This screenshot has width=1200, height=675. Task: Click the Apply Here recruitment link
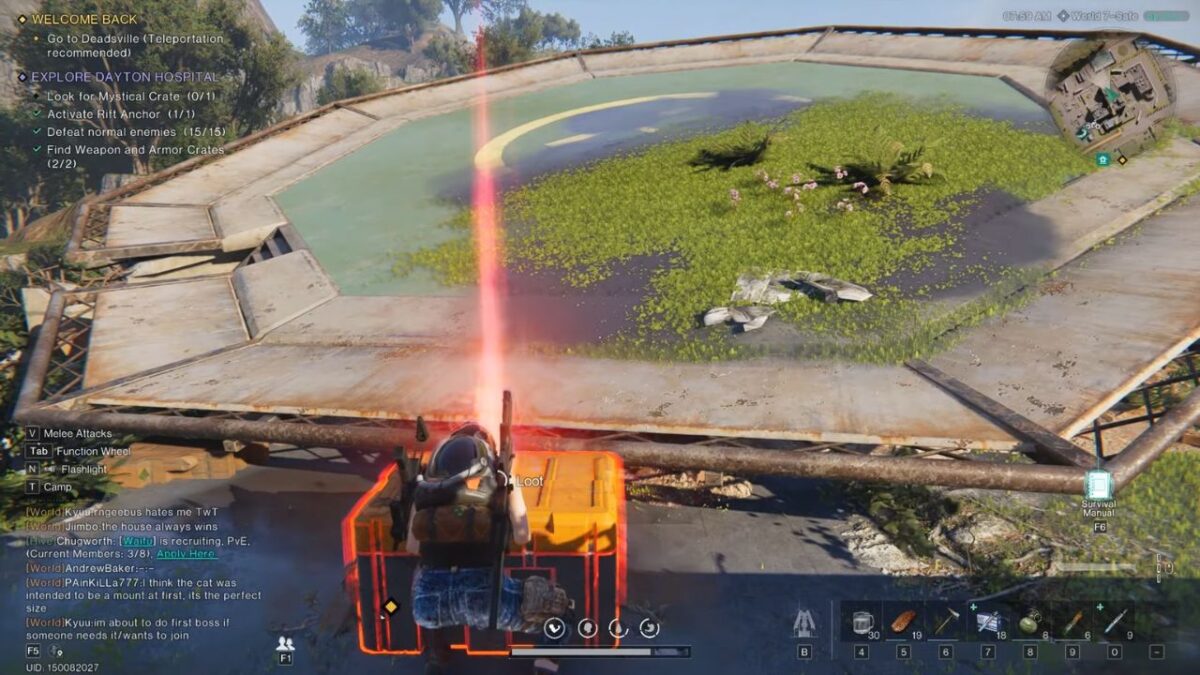pos(186,553)
